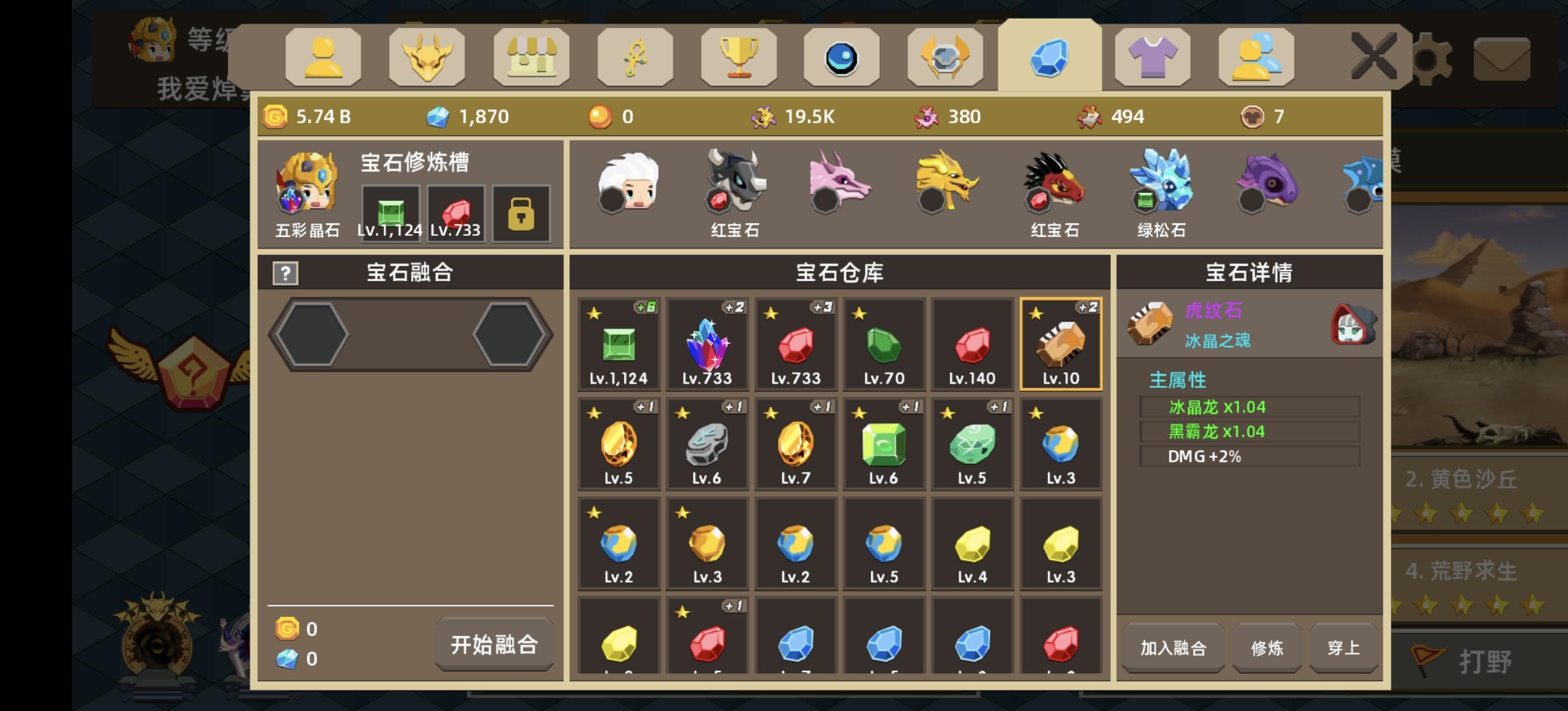Select the Lv.733 rainbow crystal gem
Image resolution: width=1568 pixels, height=711 pixels.
(x=707, y=344)
